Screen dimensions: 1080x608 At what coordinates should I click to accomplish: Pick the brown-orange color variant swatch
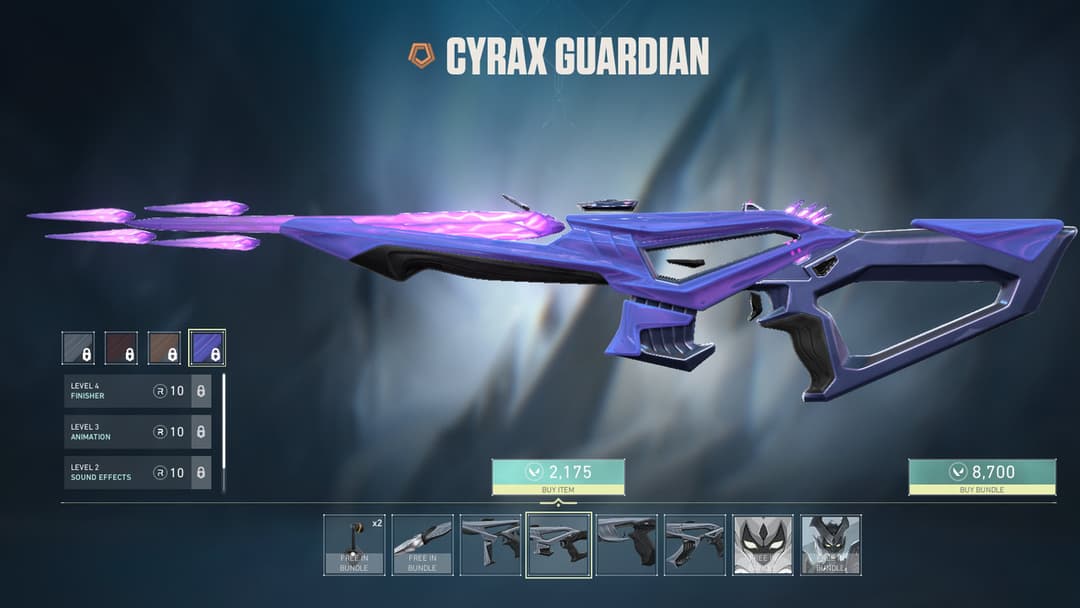pos(164,348)
